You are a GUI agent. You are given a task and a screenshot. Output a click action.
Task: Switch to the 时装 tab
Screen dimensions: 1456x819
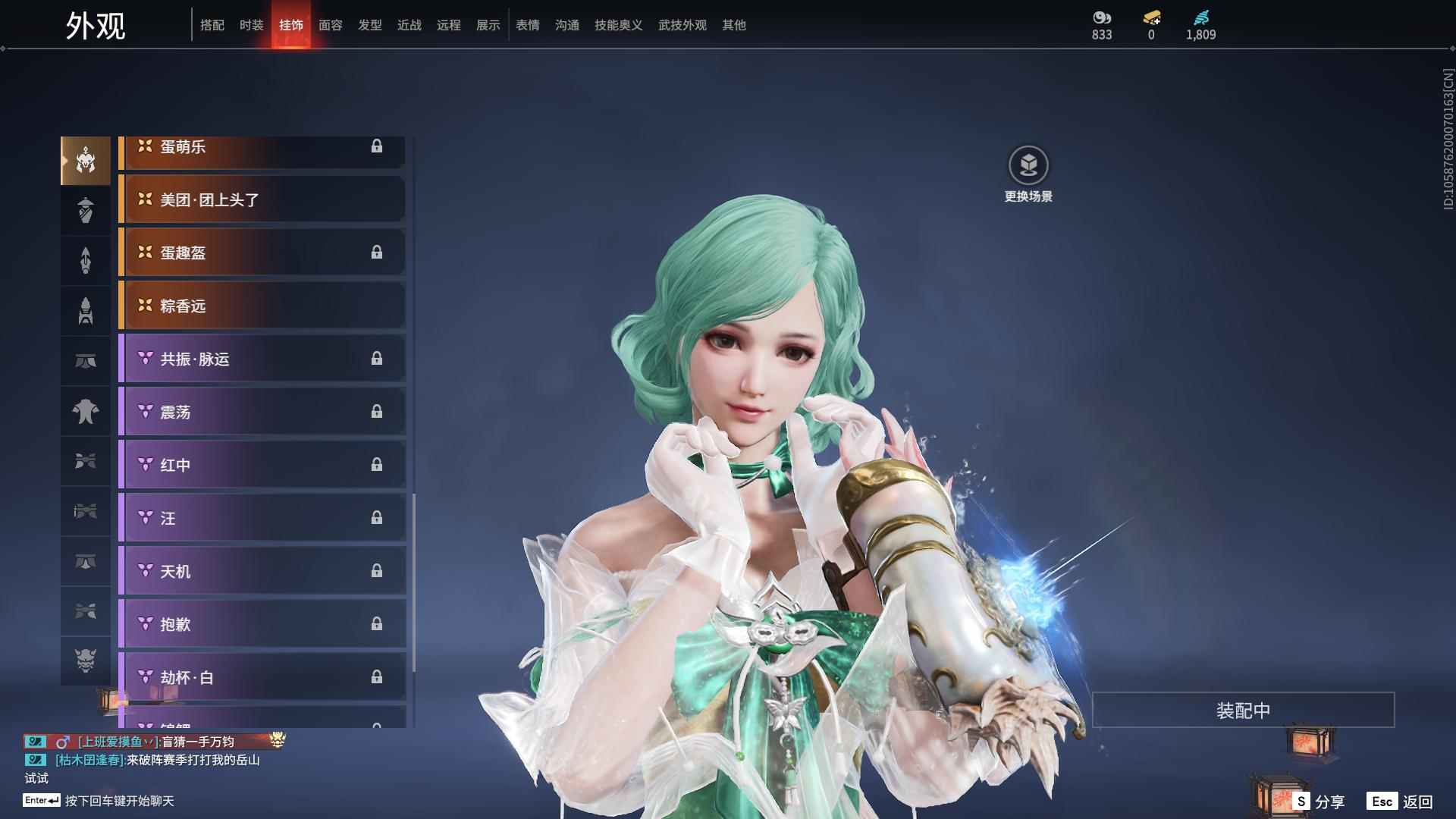tap(251, 25)
